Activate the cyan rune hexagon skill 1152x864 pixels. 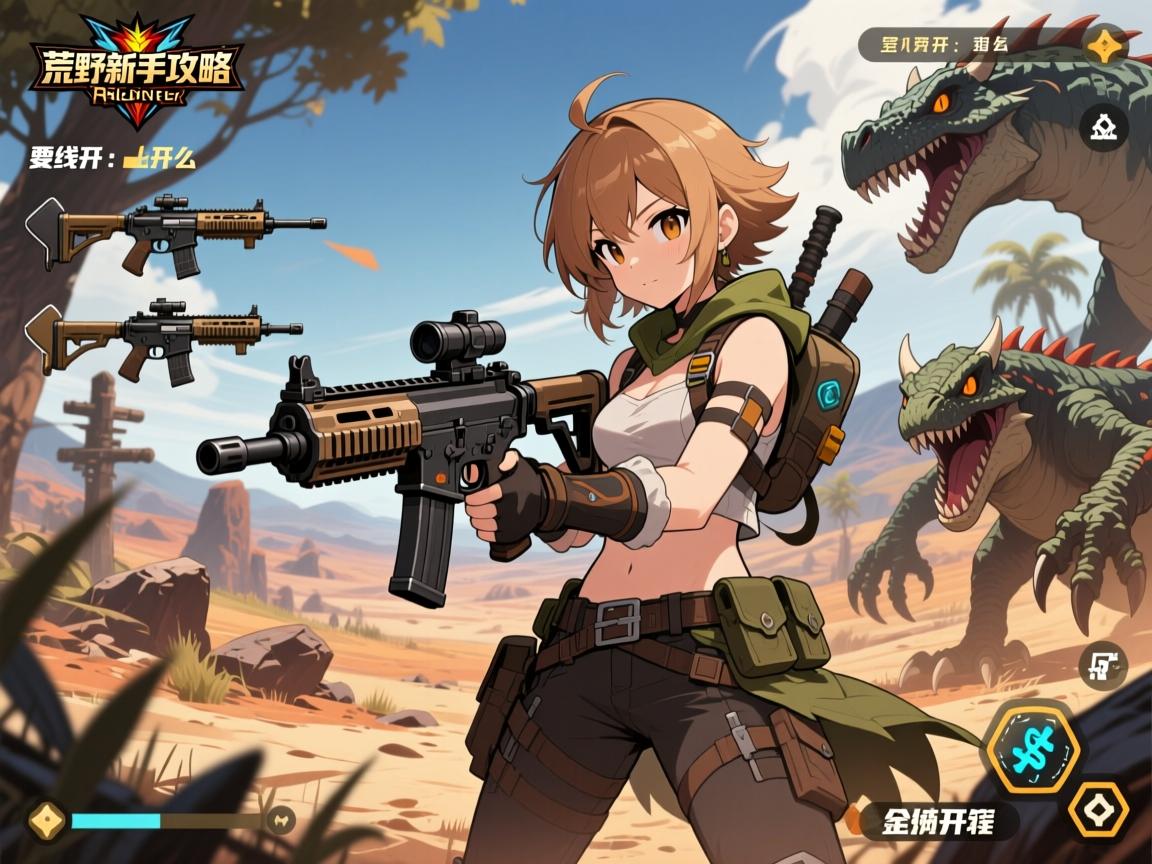tap(1030, 748)
